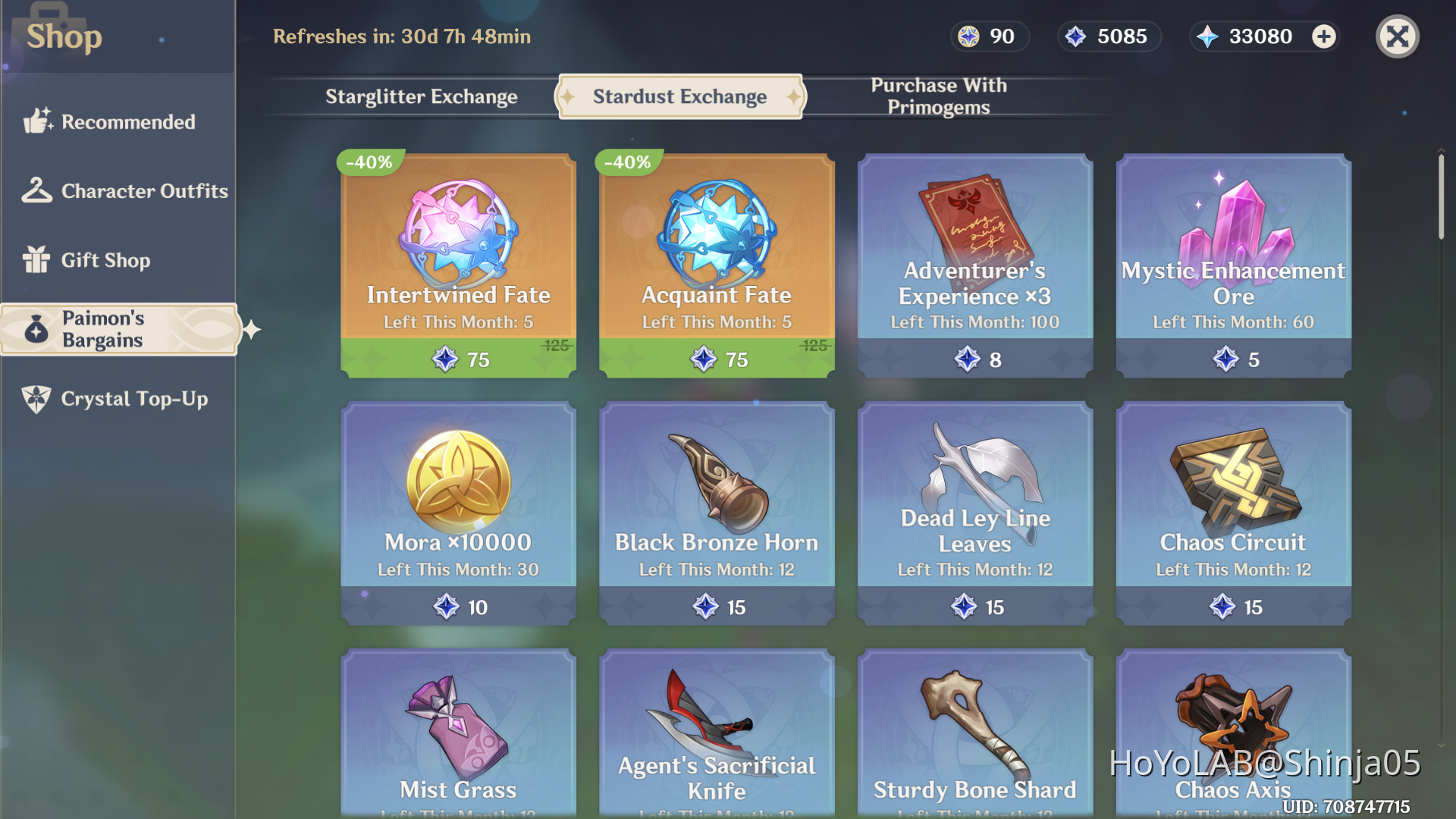
Task: Close the Shop screen
Action: 1397,36
